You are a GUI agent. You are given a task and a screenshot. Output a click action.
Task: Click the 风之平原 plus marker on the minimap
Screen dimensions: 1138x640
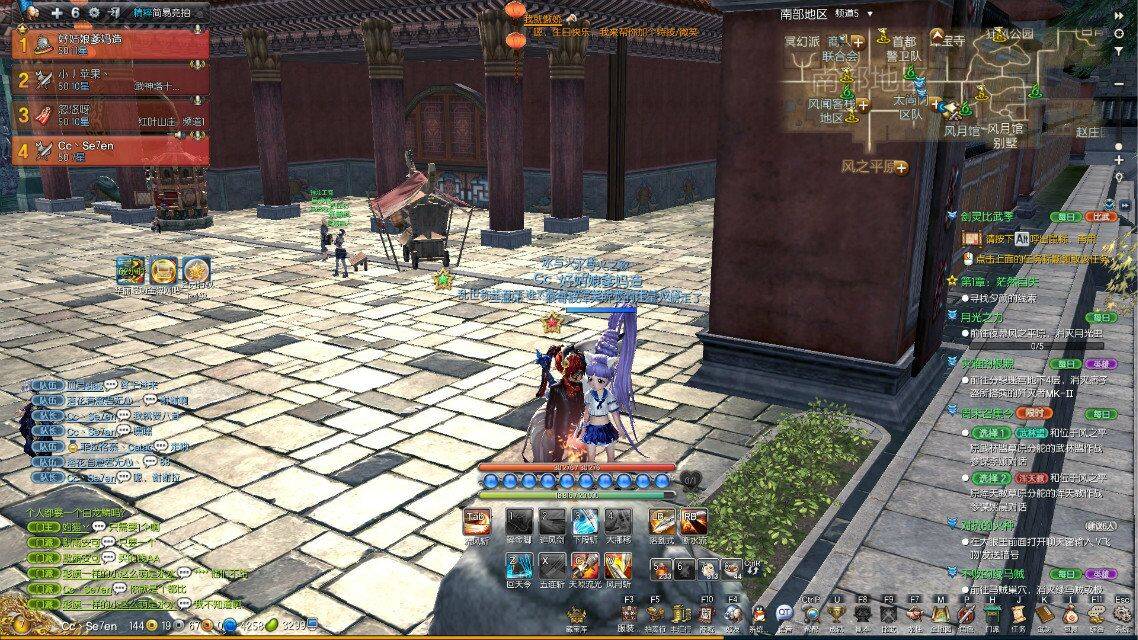pyautogui.click(x=902, y=167)
